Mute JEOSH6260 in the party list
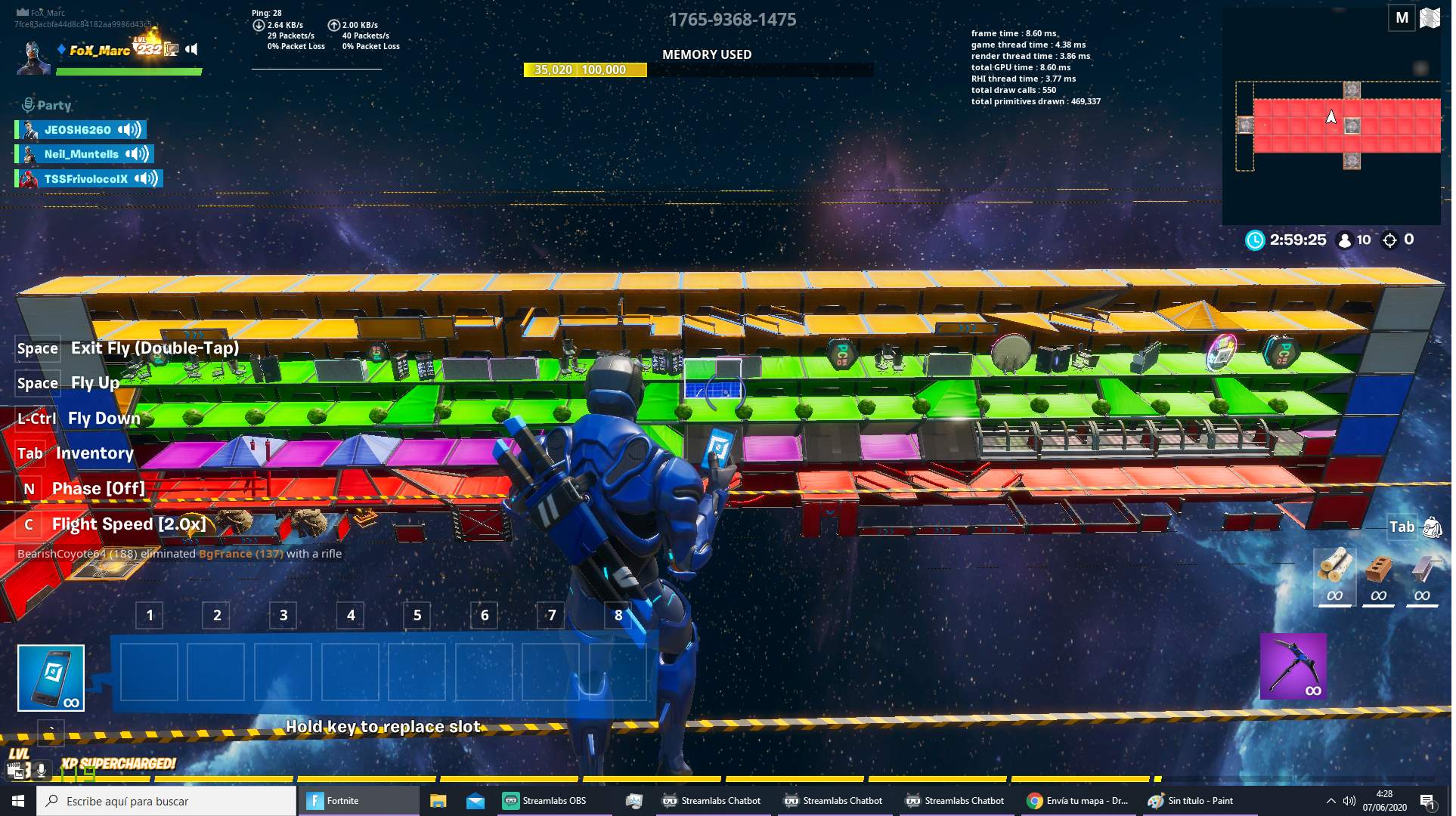The height and width of the screenshot is (816, 1456). 130,129
